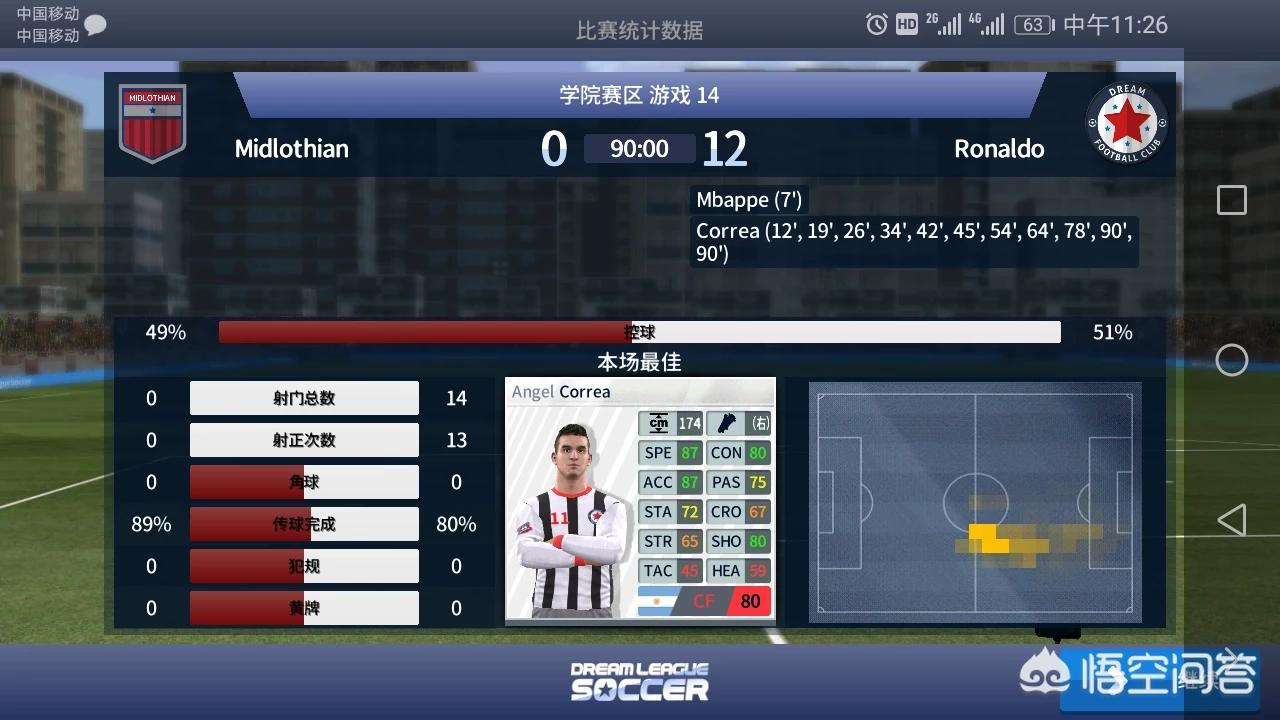Click the Midlothian team crest
This screenshot has width=1280, height=720.
point(152,122)
